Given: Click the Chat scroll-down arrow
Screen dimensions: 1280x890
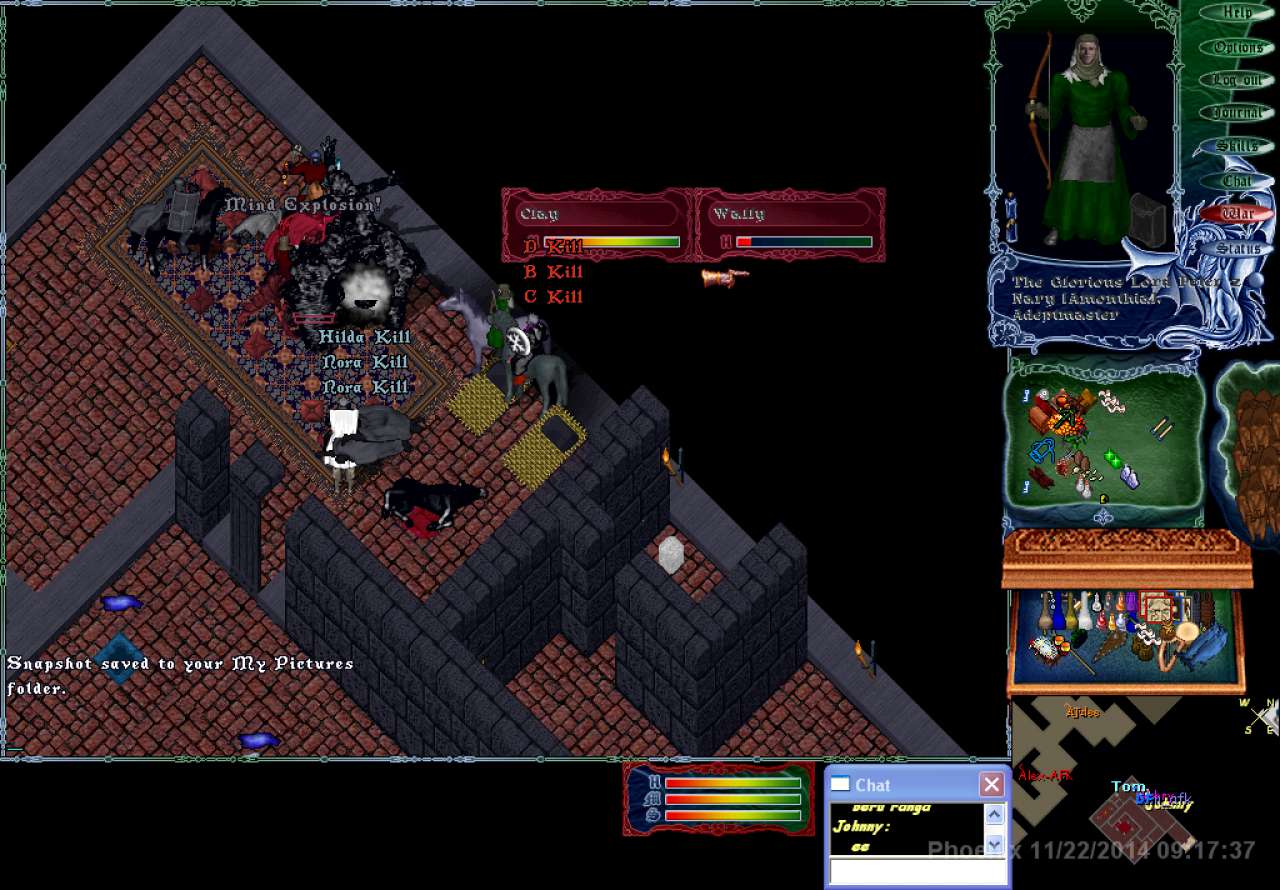Looking at the screenshot, I should click(994, 845).
